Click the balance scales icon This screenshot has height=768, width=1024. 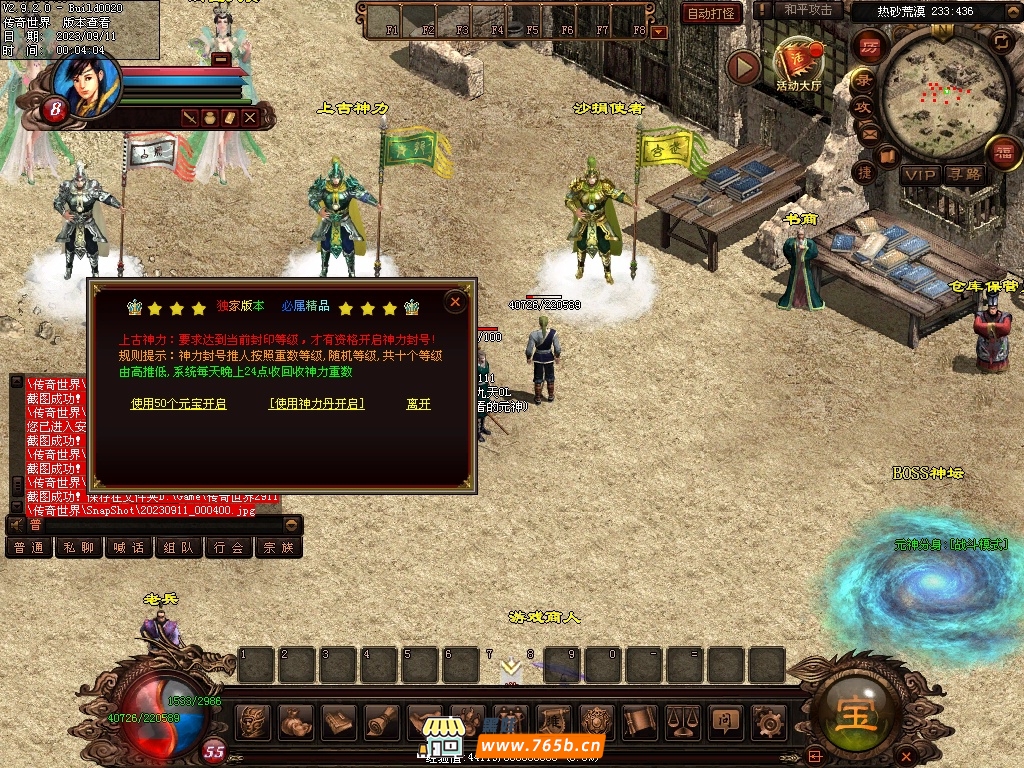[683, 720]
